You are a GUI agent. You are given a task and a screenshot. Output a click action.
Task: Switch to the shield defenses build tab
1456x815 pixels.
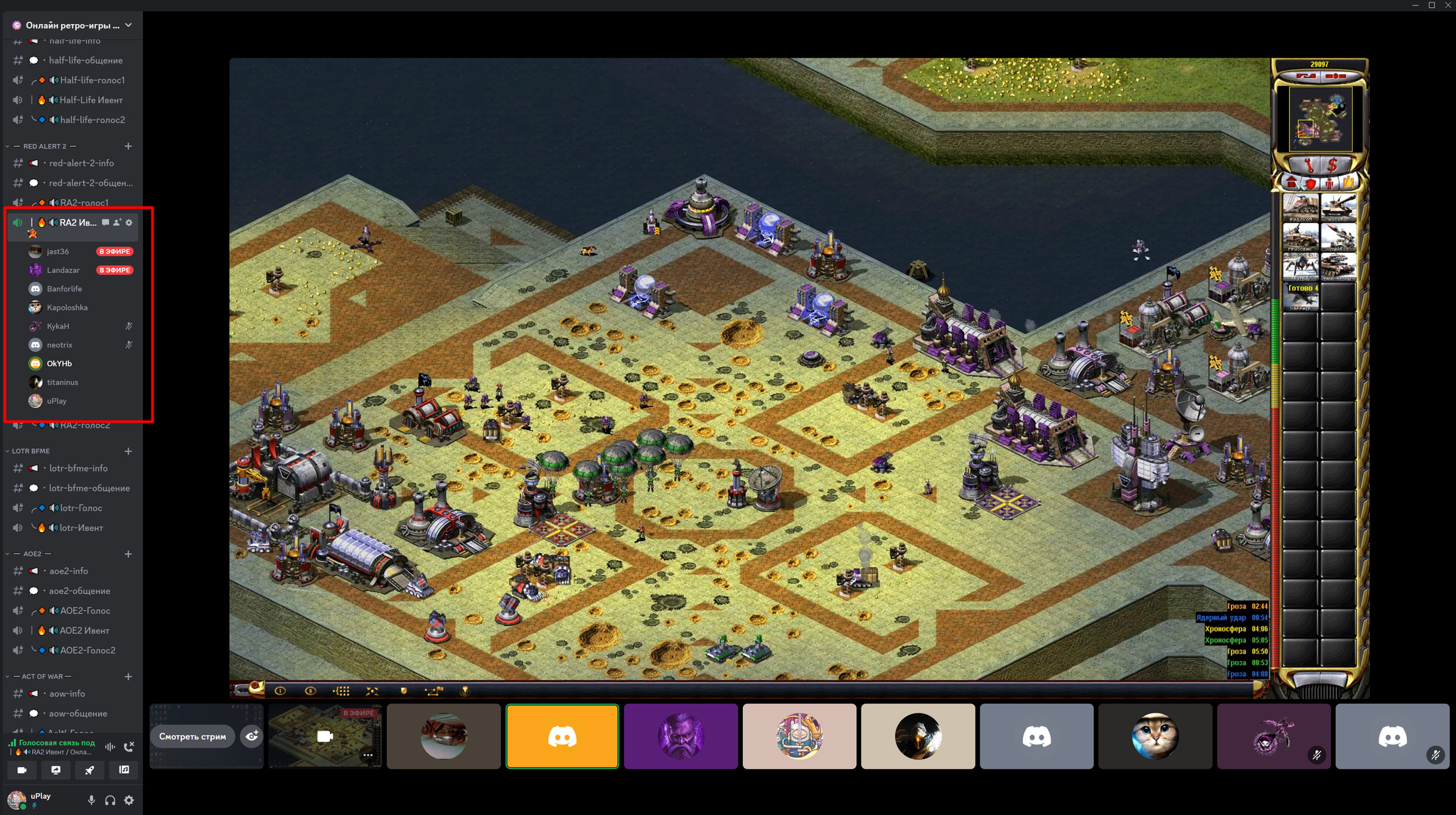point(1310,183)
